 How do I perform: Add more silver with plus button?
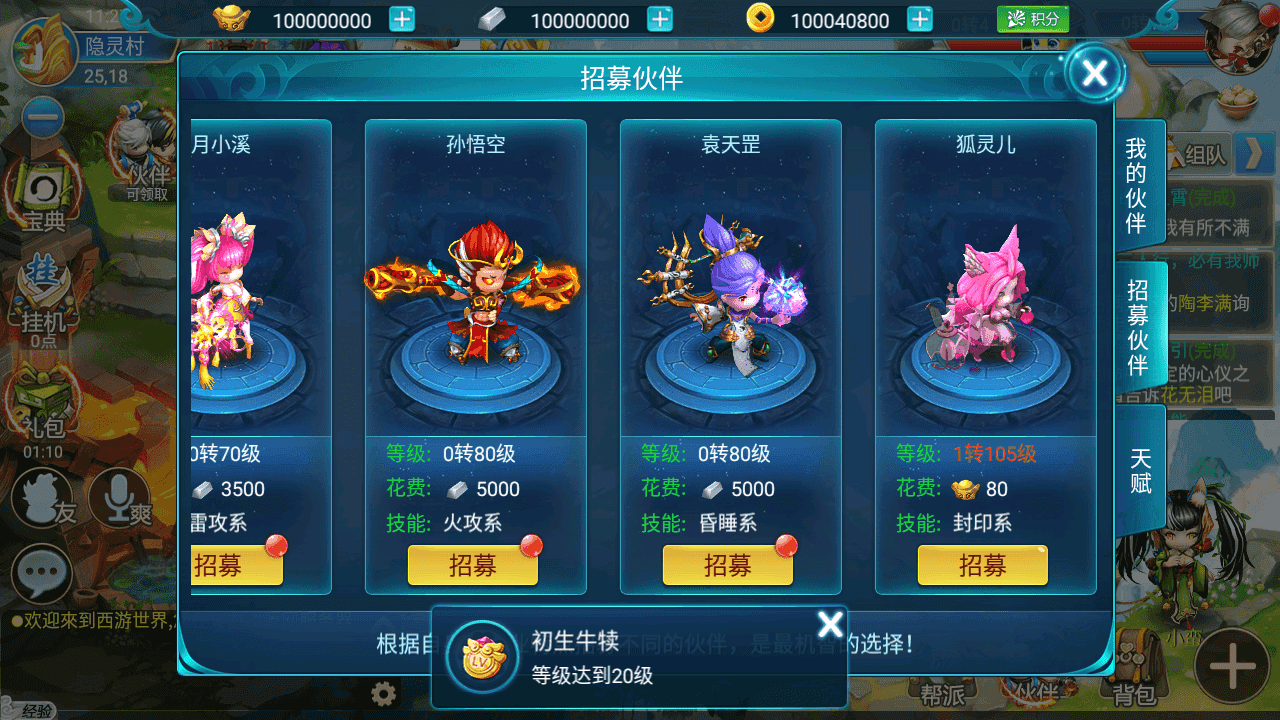pos(659,19)
